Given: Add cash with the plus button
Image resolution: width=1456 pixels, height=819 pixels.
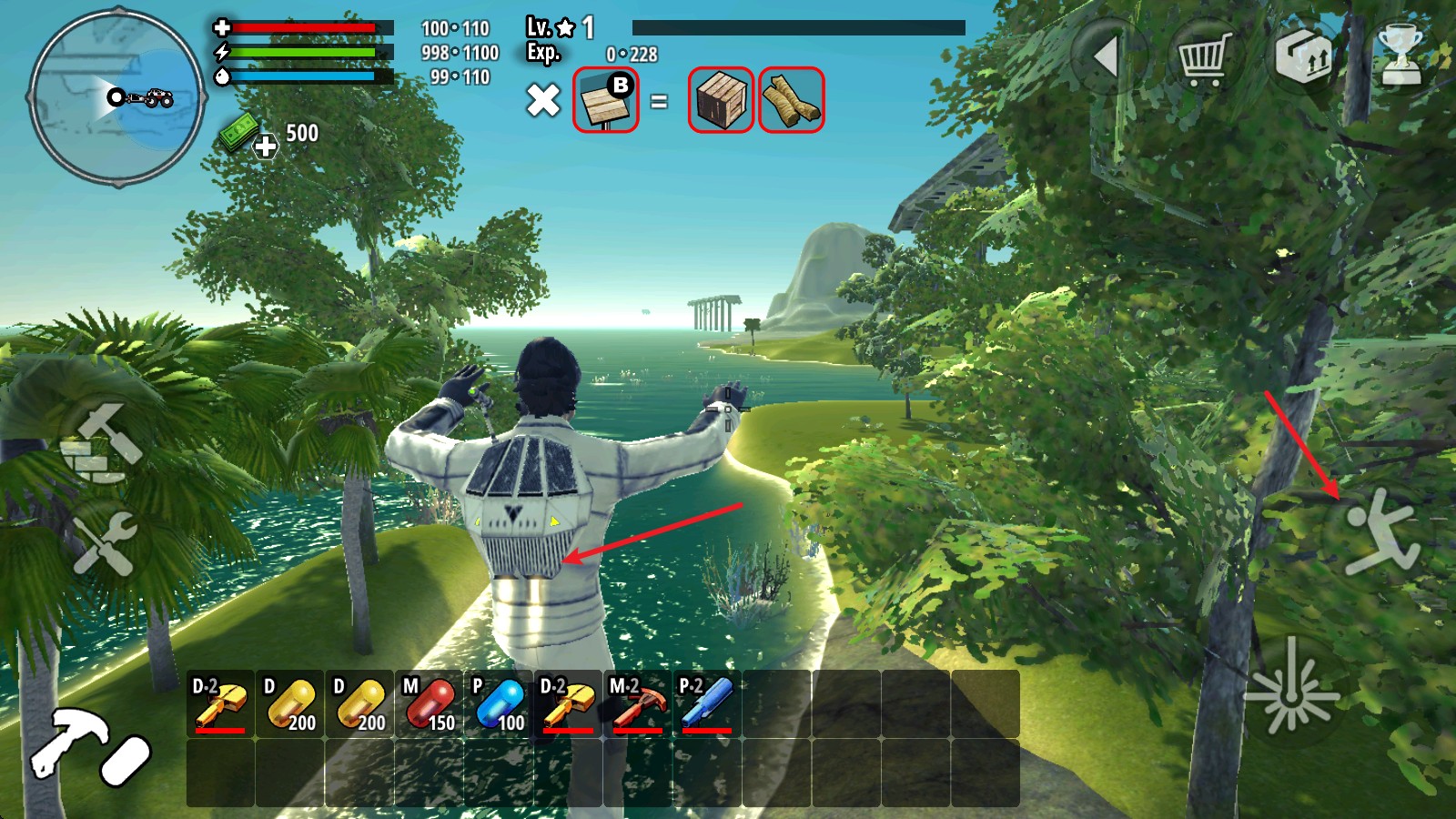Looking at the screenshot, I should pos(265,146).
